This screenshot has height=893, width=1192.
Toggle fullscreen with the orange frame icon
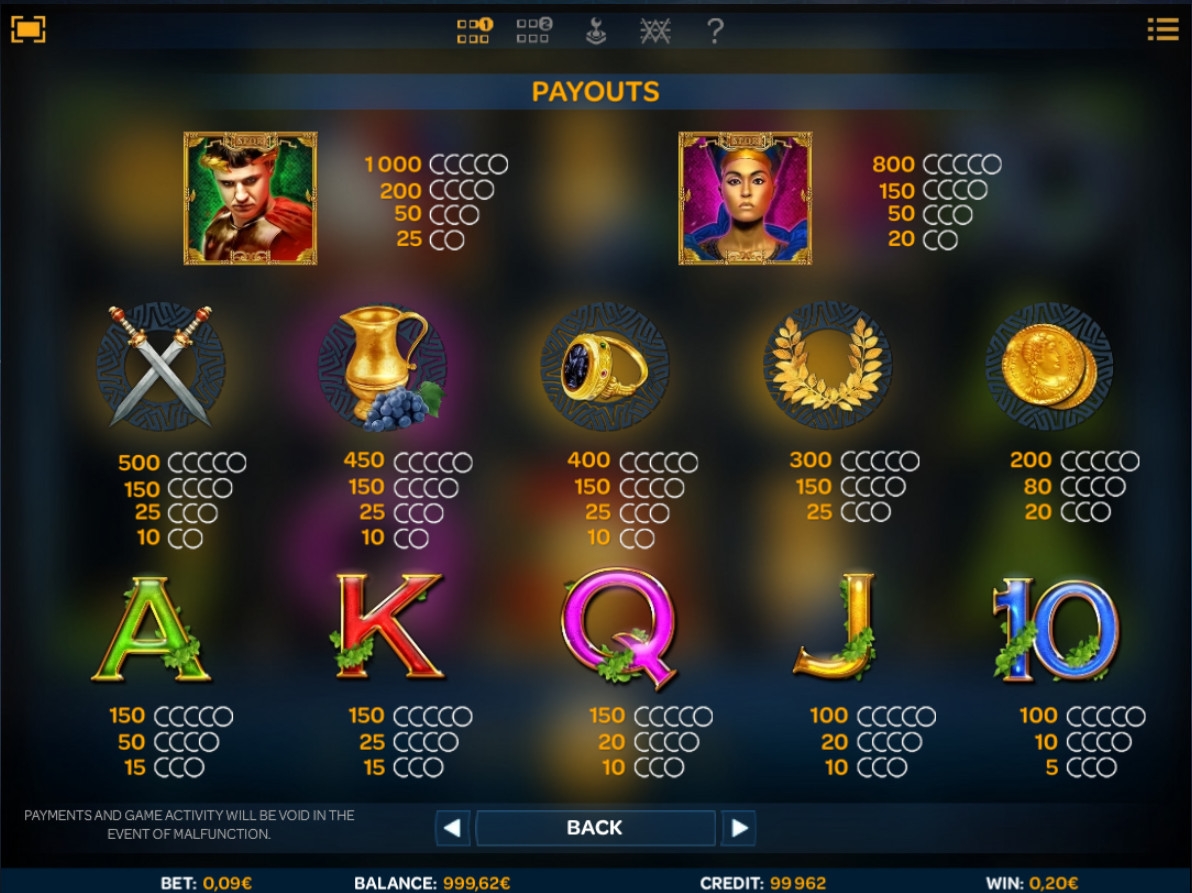tap(28, 30)
